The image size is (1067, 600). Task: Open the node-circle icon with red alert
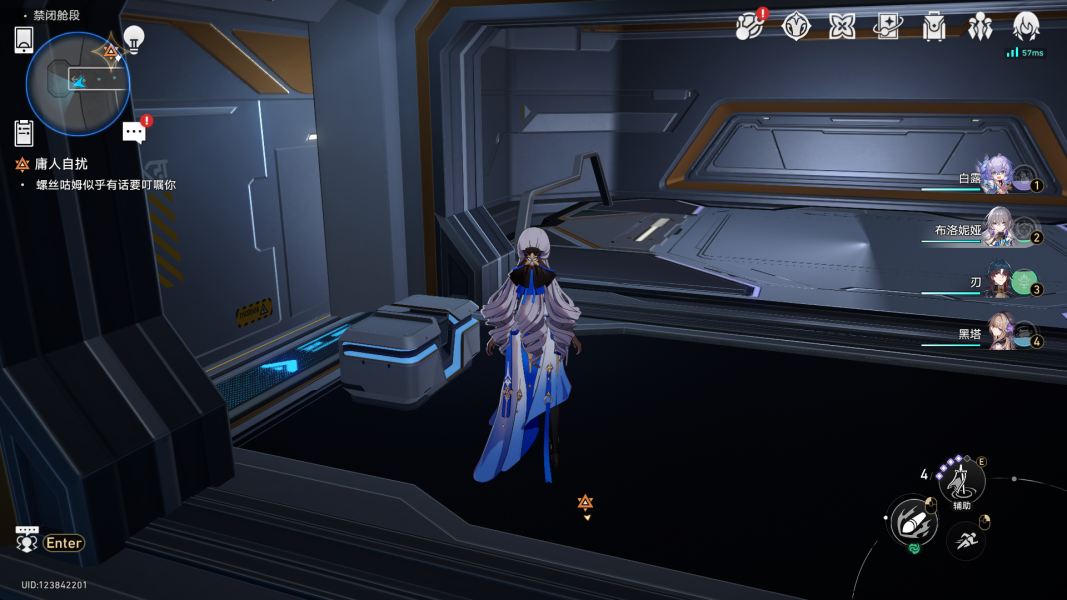tap(748, 27)
